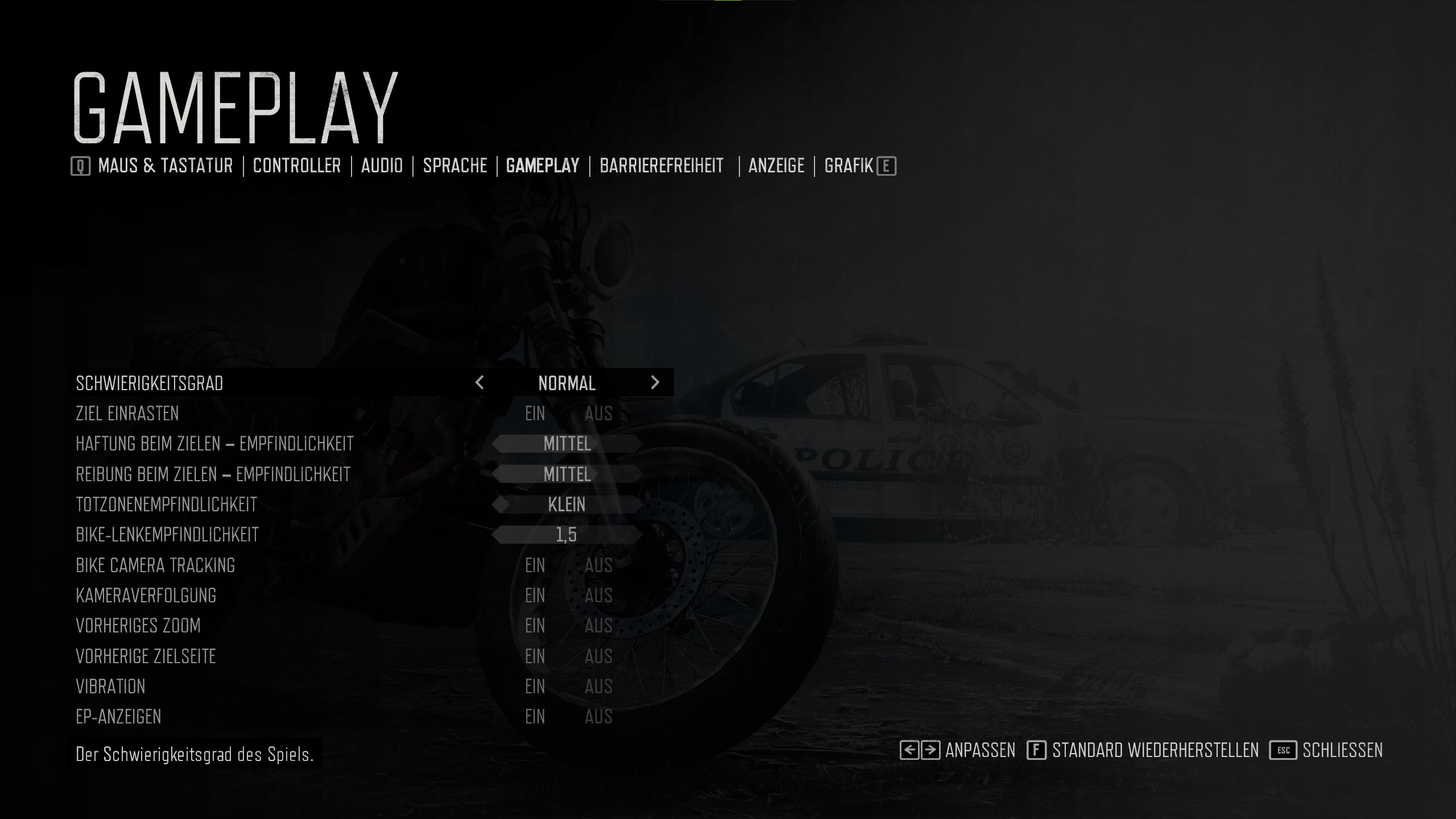1456x819 pixels.
Task: Enable EP-Anzeigen with Ein
Action: (535, 717)
